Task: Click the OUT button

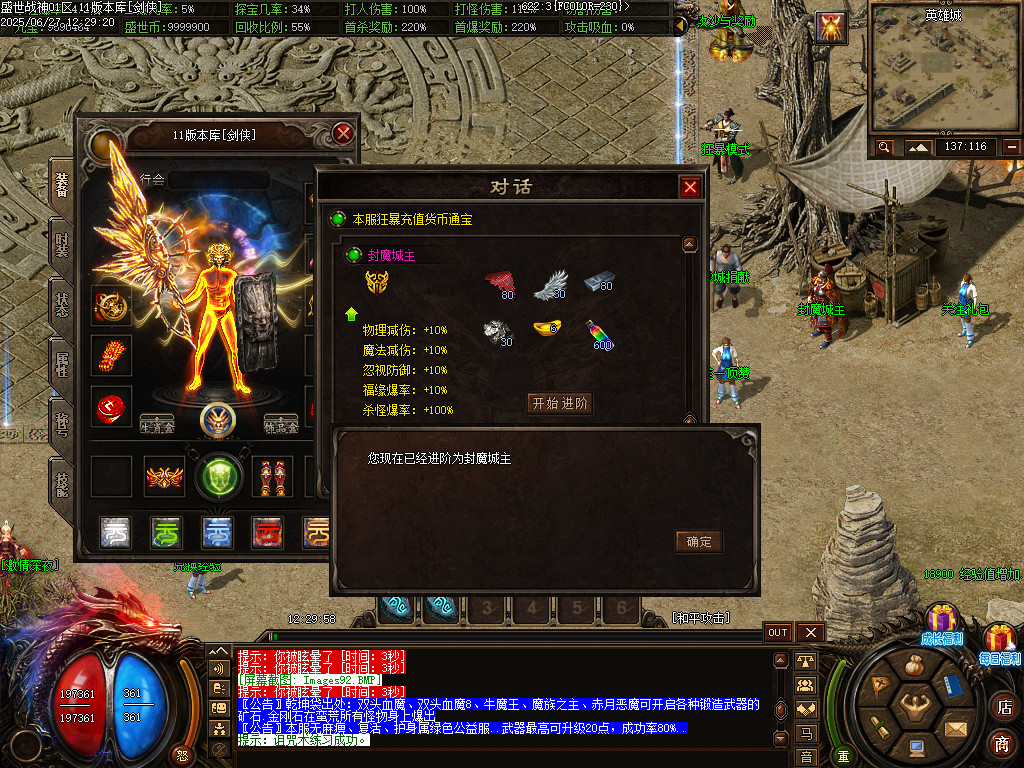Action: 778,633
